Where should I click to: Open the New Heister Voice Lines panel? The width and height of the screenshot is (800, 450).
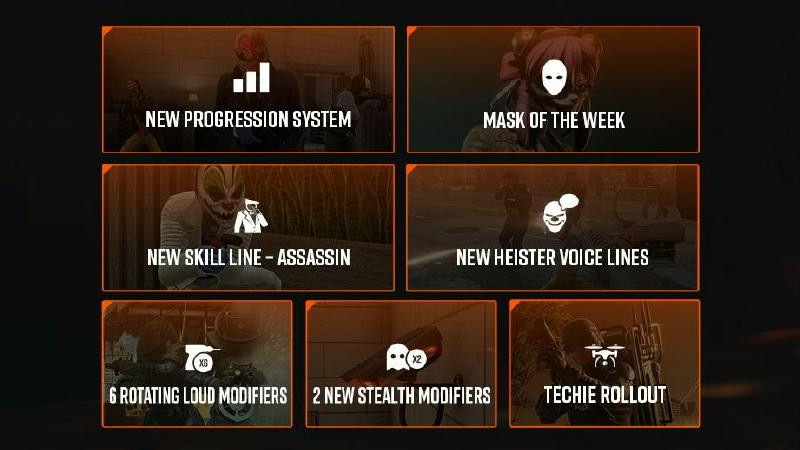tap(553, 228)
